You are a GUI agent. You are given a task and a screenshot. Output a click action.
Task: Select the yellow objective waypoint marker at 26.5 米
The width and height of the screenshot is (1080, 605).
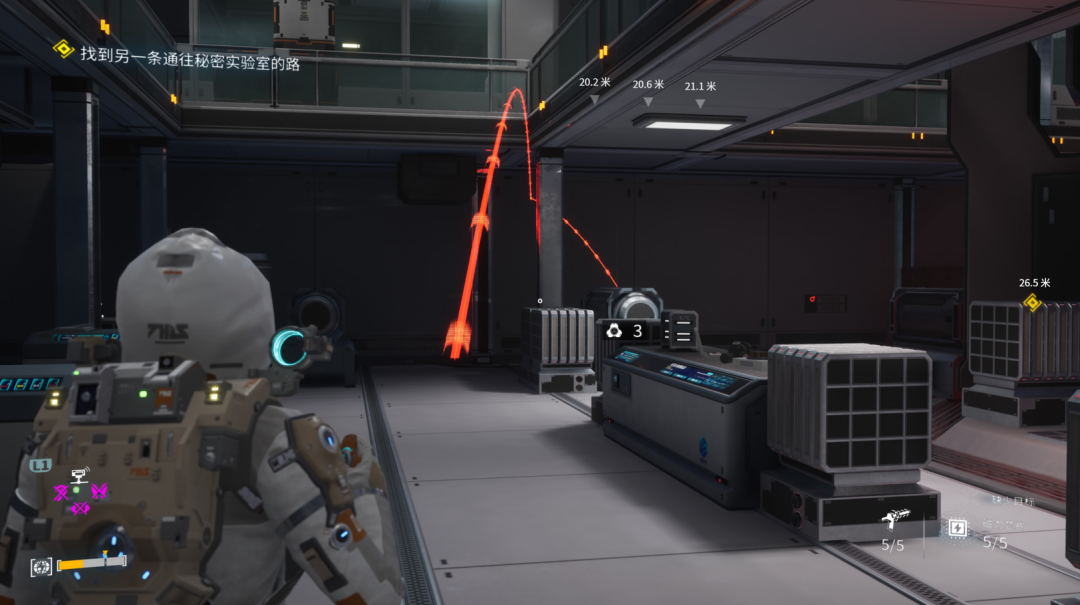tap(1032, 302)
